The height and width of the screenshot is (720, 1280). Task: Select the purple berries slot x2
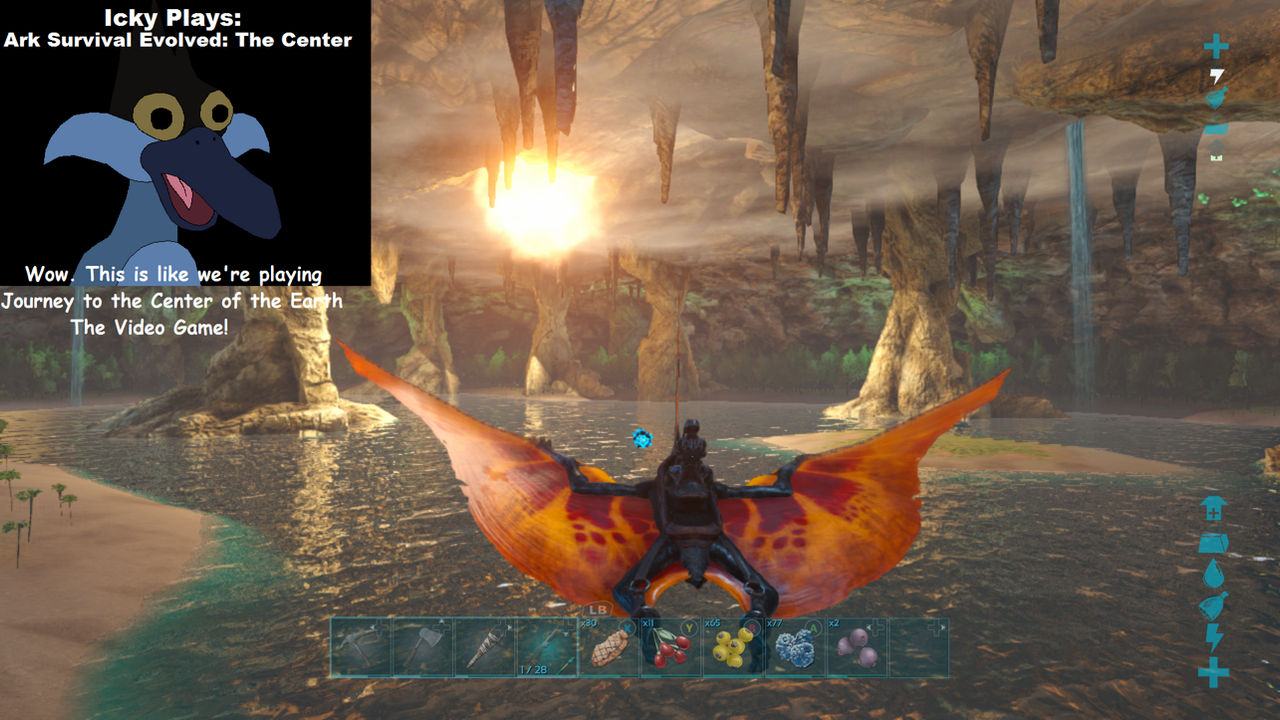pos(857,647)
